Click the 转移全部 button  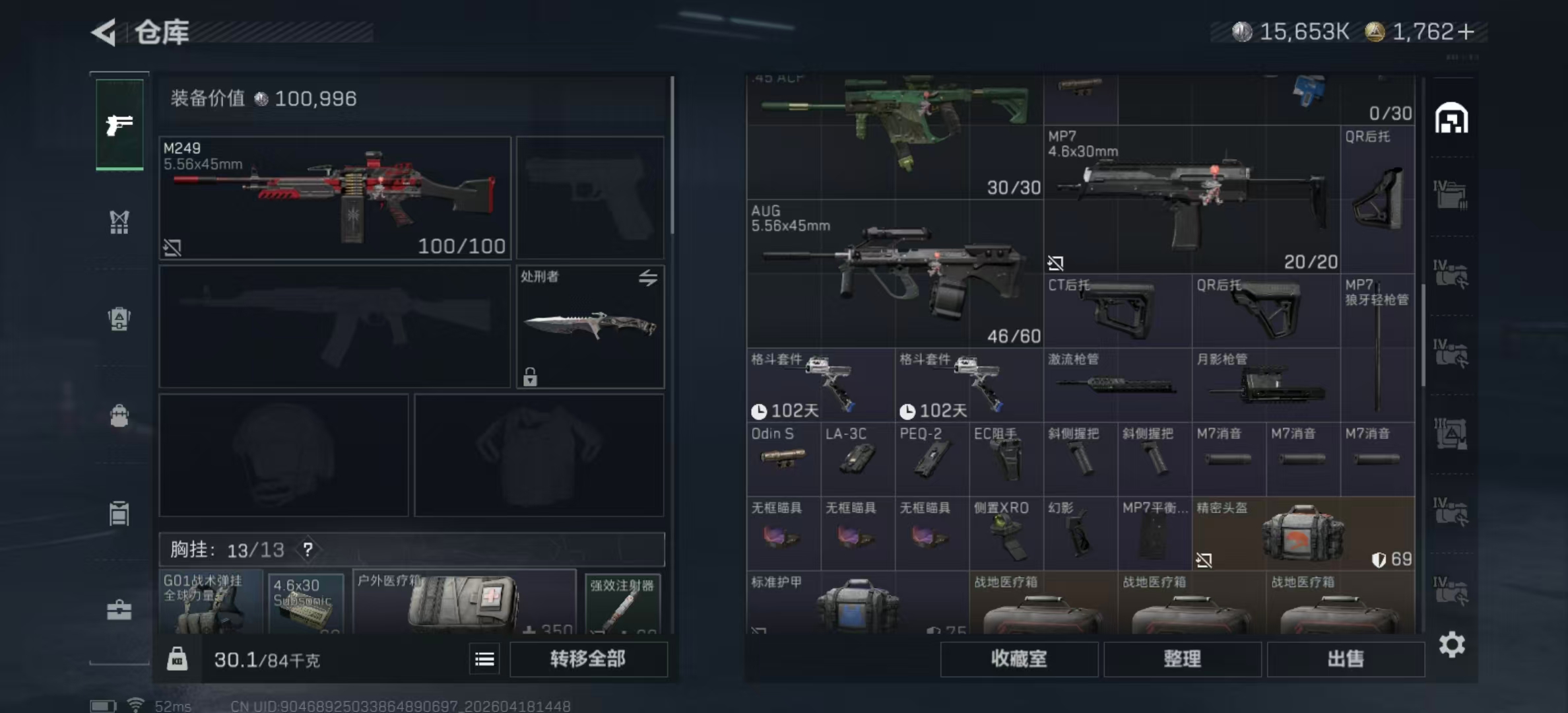(588, 659)
